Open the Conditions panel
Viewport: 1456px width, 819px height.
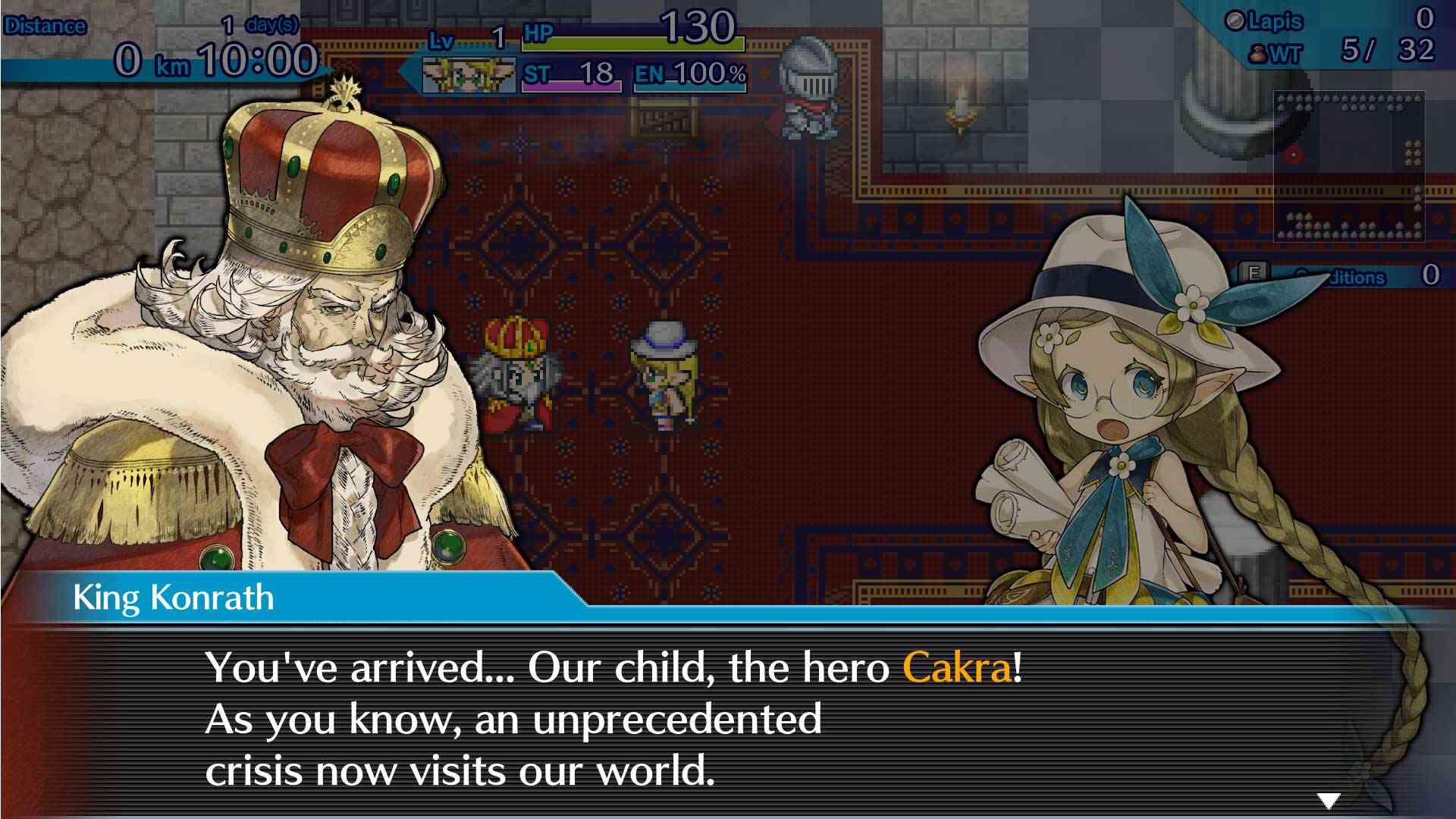point(1342,276)
